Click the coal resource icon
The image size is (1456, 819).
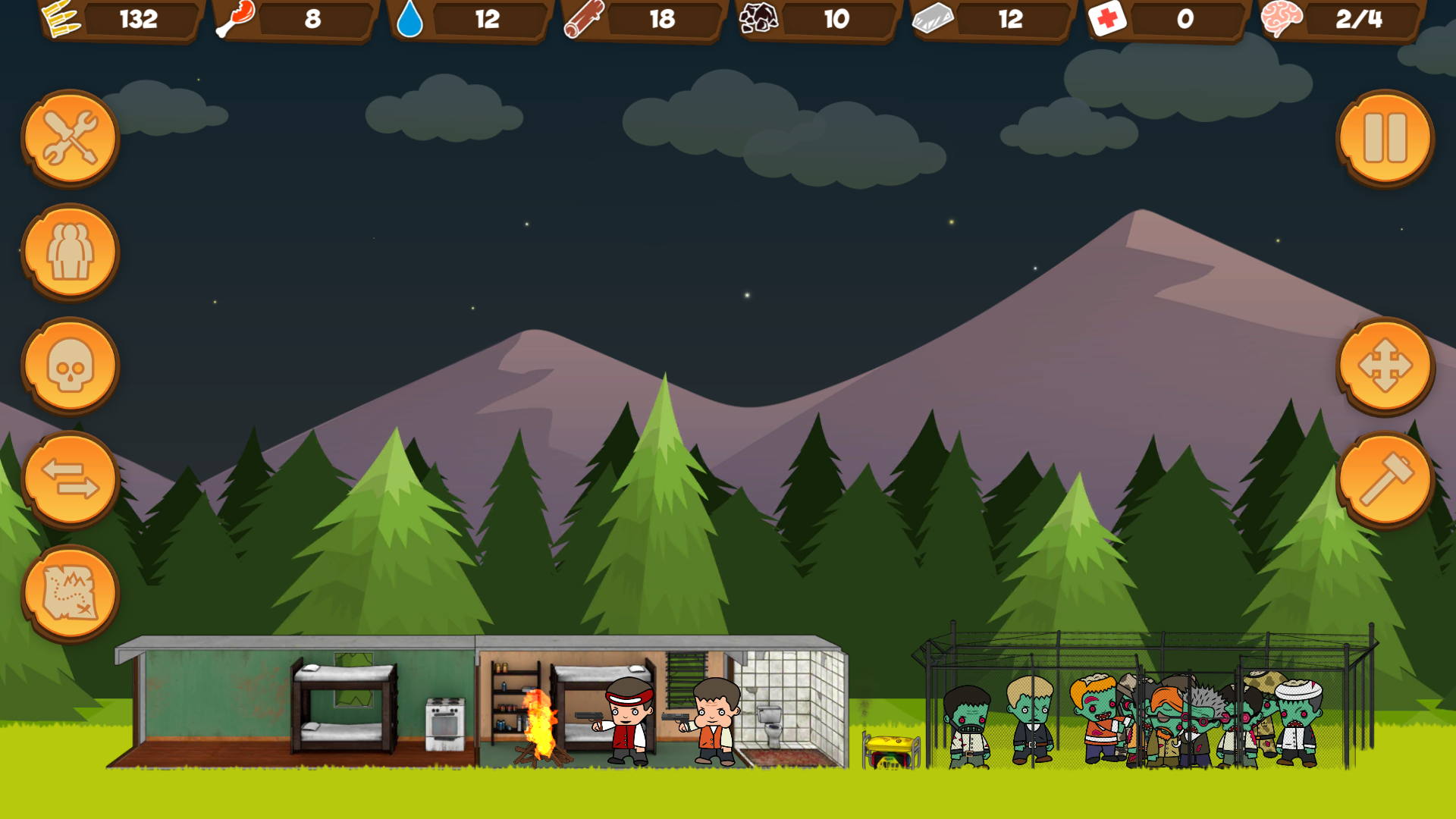[x=758, y=20]
